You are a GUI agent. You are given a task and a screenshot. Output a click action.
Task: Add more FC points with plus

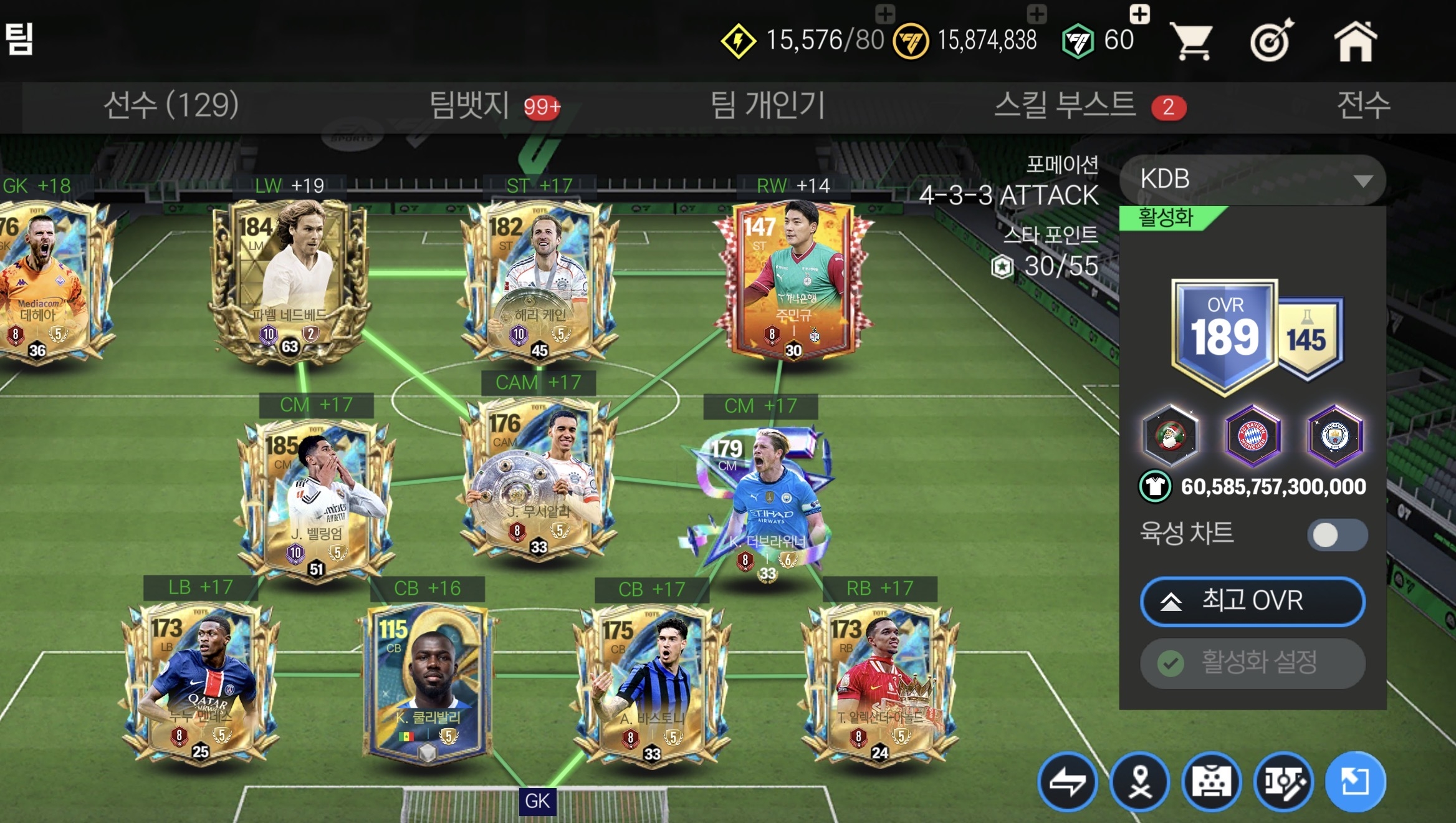point(1139,14)
